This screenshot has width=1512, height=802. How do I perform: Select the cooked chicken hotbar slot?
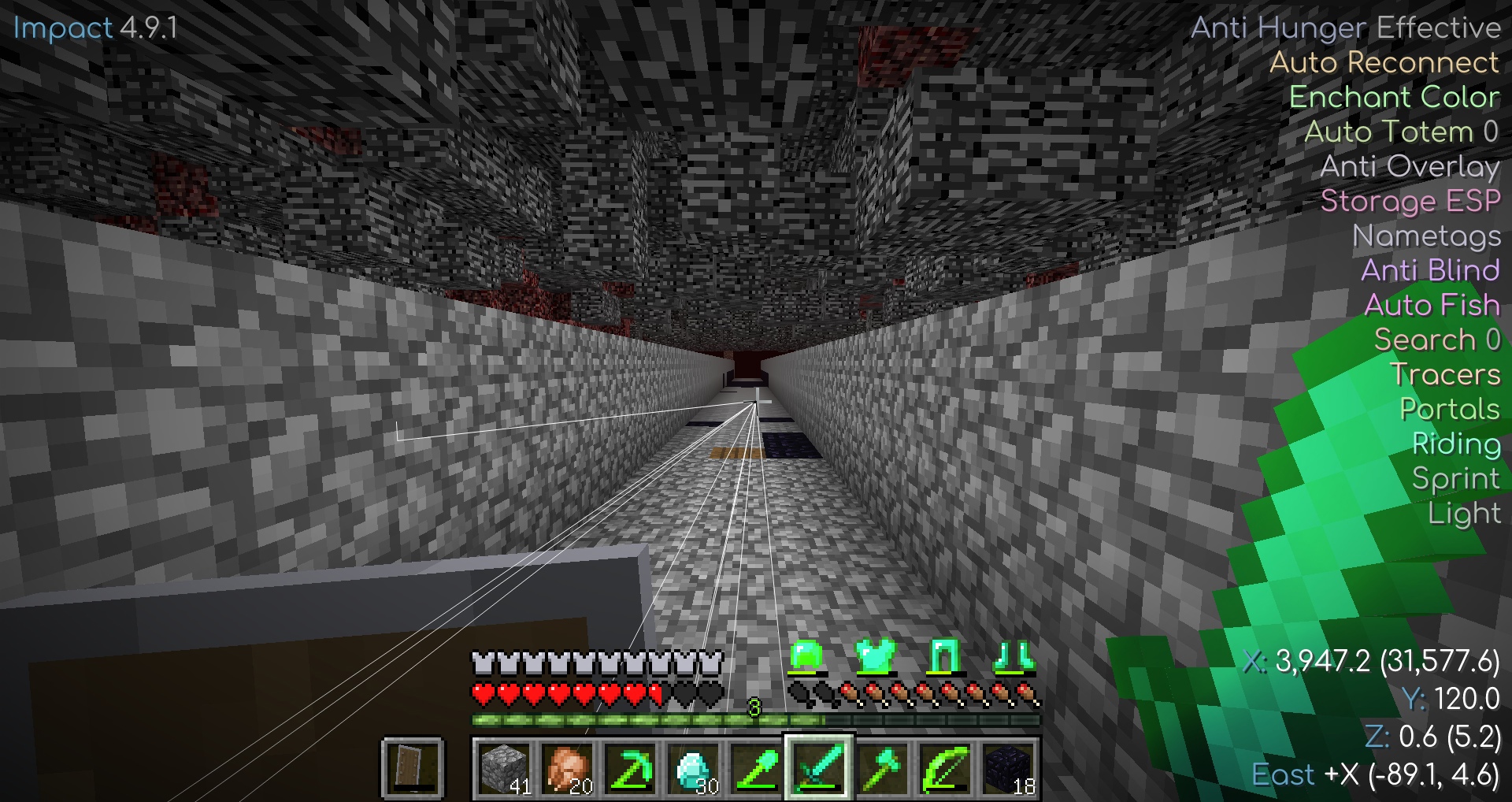pos(567,768)
